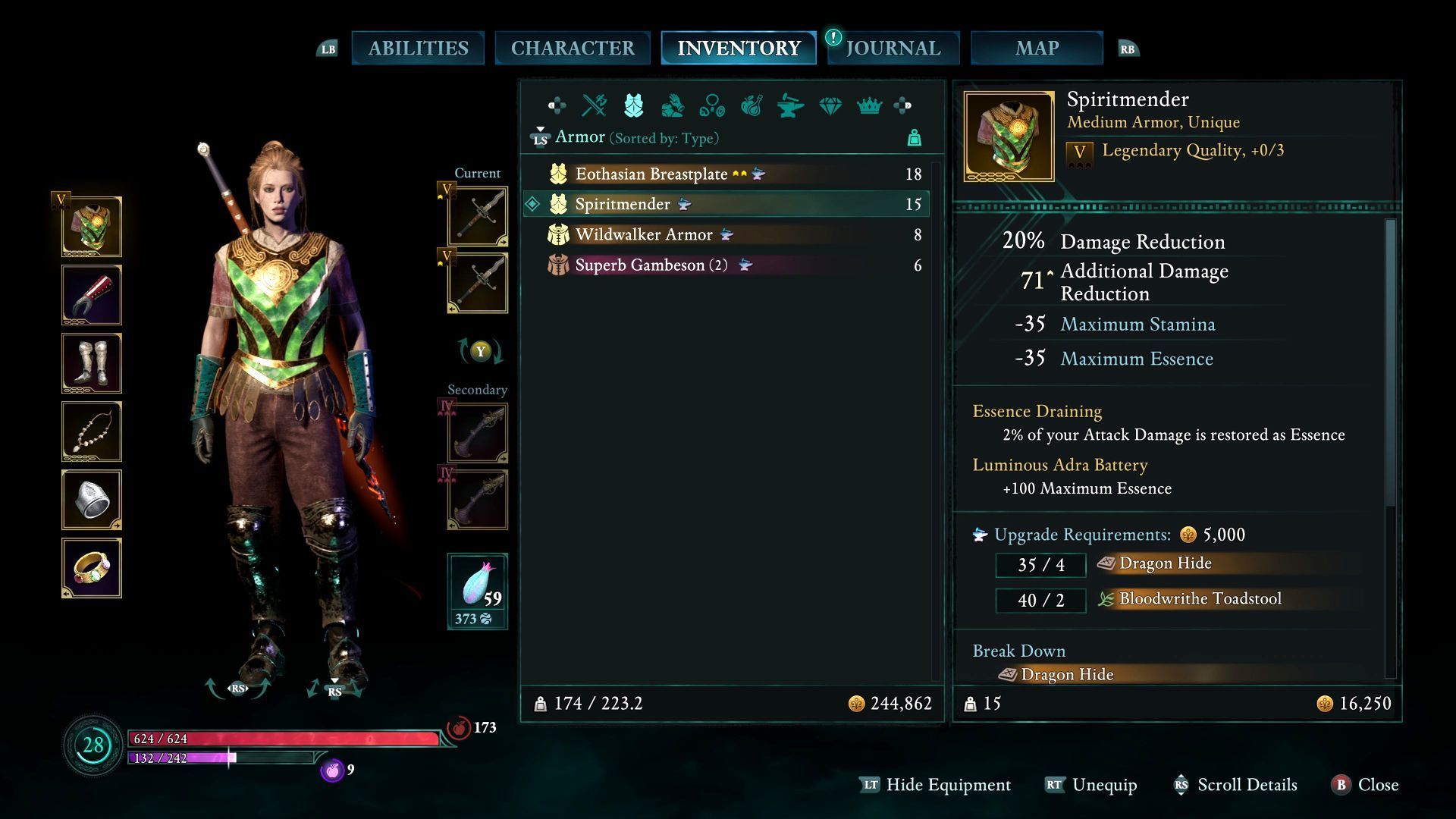1456x819 pixels.
Task: Switch to the Abilities tab
Action: tap(418, 49)
